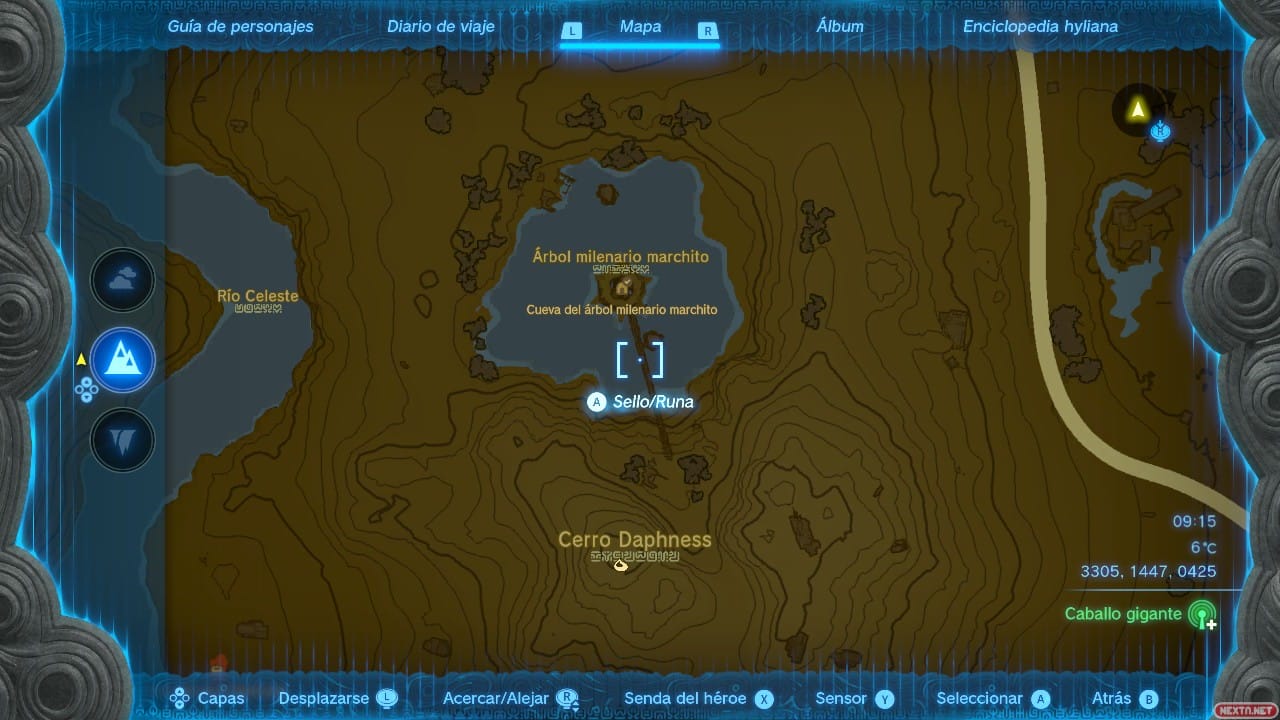This screenshot has width=1280, height=720.
Task: Open the Álbum tab
Action: pyautogui.click(x=840, y=27)
